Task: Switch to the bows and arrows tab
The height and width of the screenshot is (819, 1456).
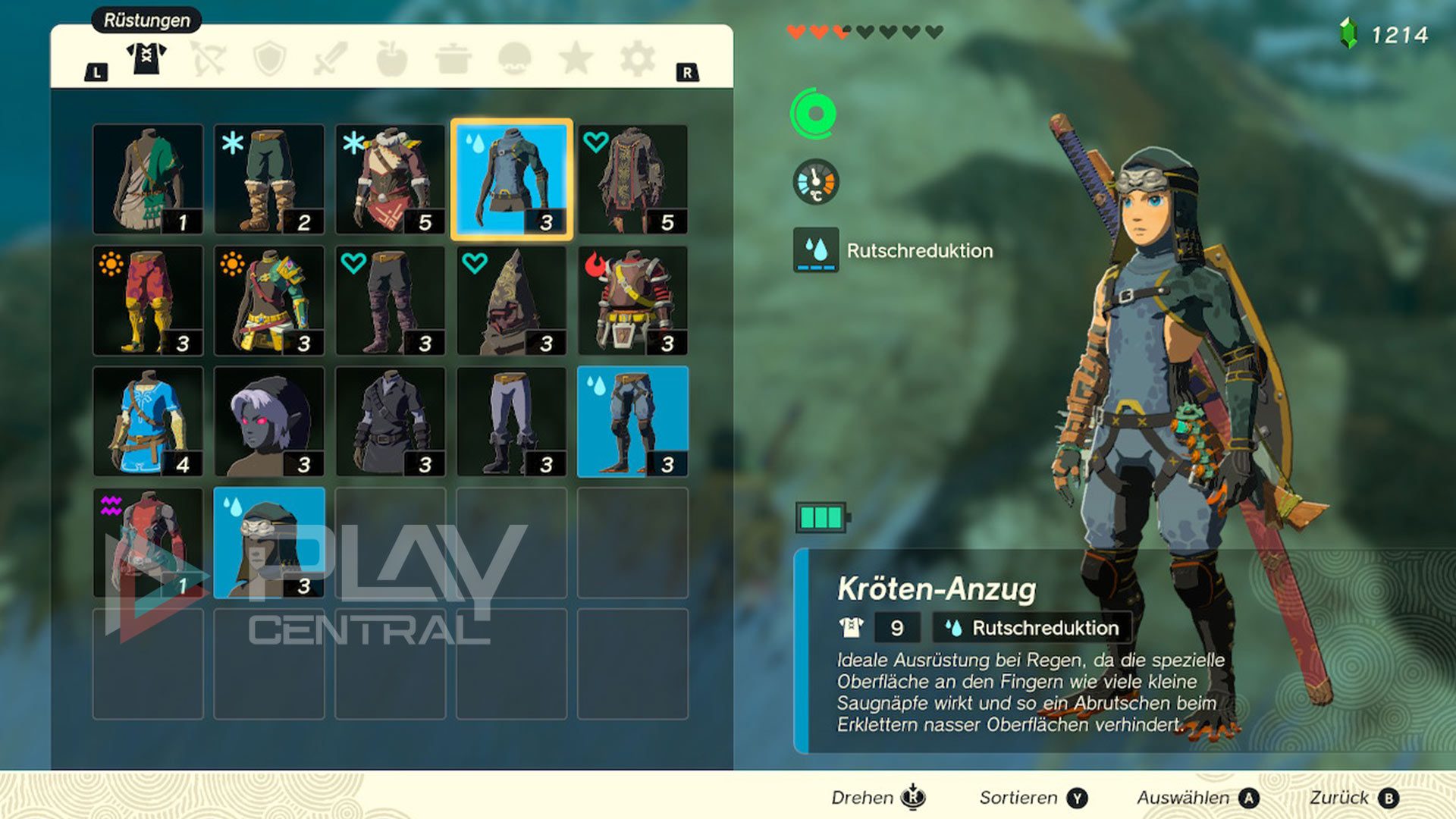Action: click(x=208, y=58)
